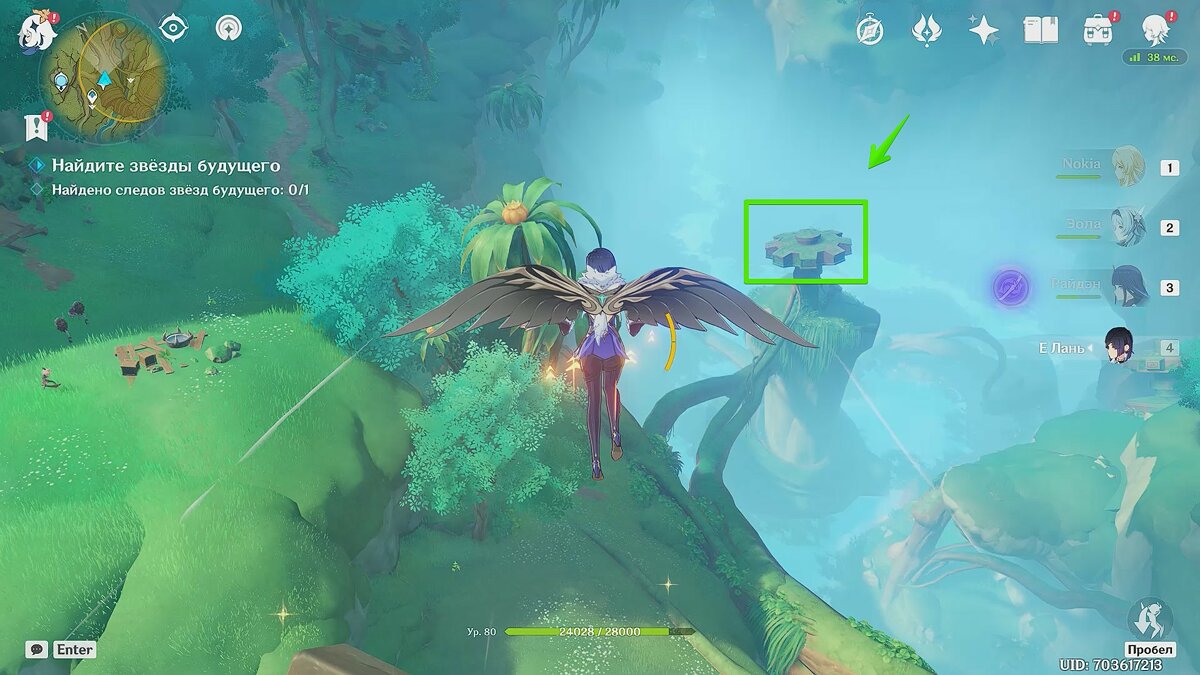Open the winged emblem icon
Screen dimensions: 1200x675
pyautogui.click(x=926, y=31)
